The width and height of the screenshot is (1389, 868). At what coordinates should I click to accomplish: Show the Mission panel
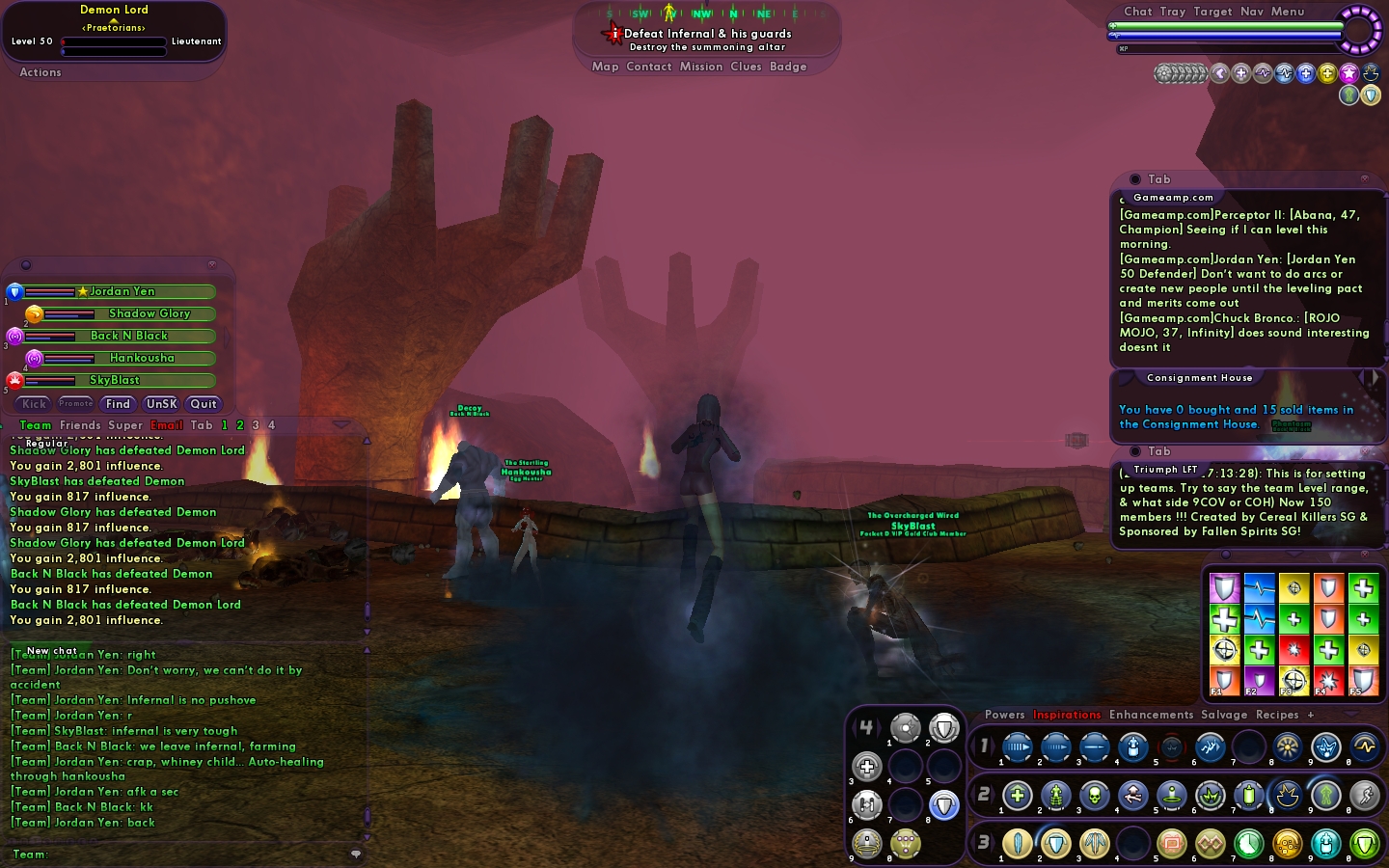point(701,67)
